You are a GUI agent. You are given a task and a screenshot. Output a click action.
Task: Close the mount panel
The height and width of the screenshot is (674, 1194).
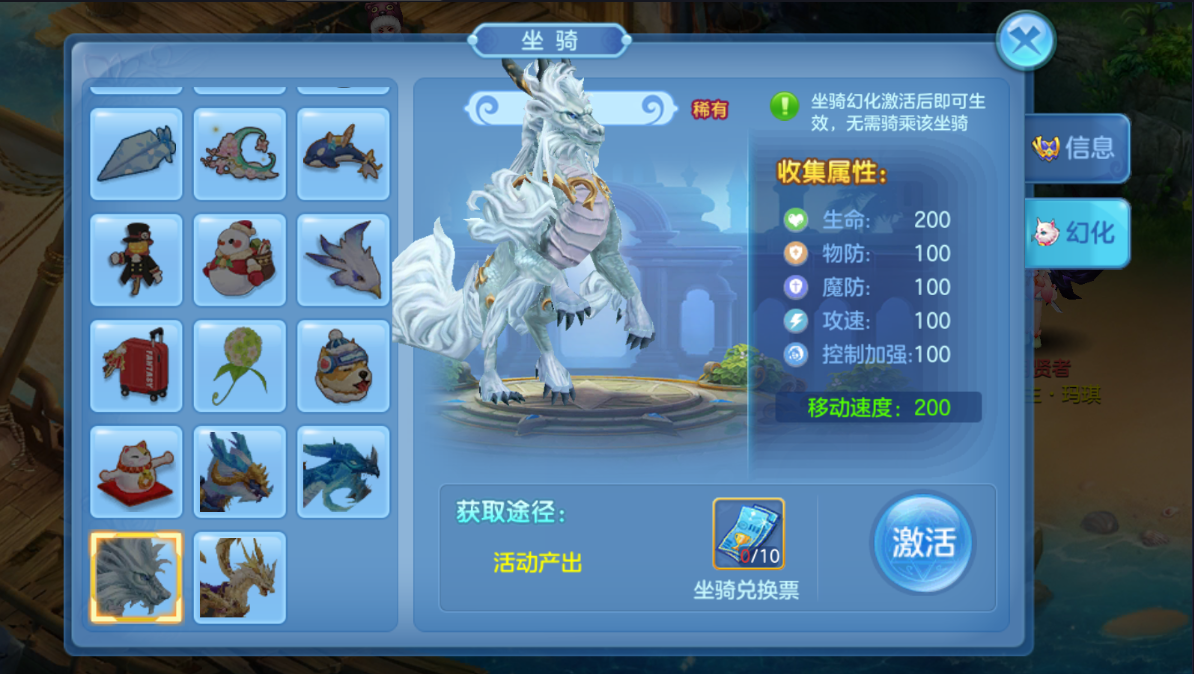point(1026,41)
